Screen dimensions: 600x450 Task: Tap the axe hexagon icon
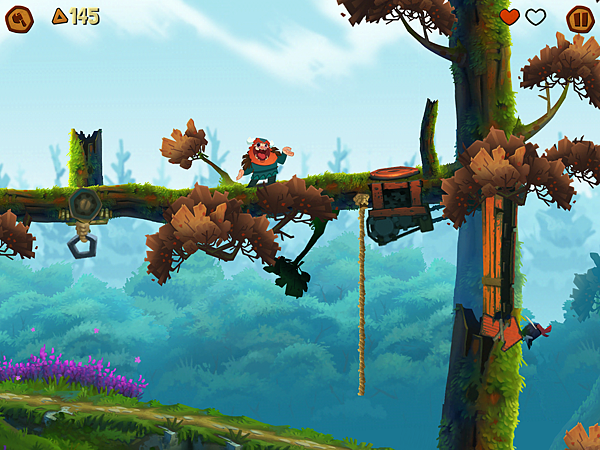pos(19,18)
